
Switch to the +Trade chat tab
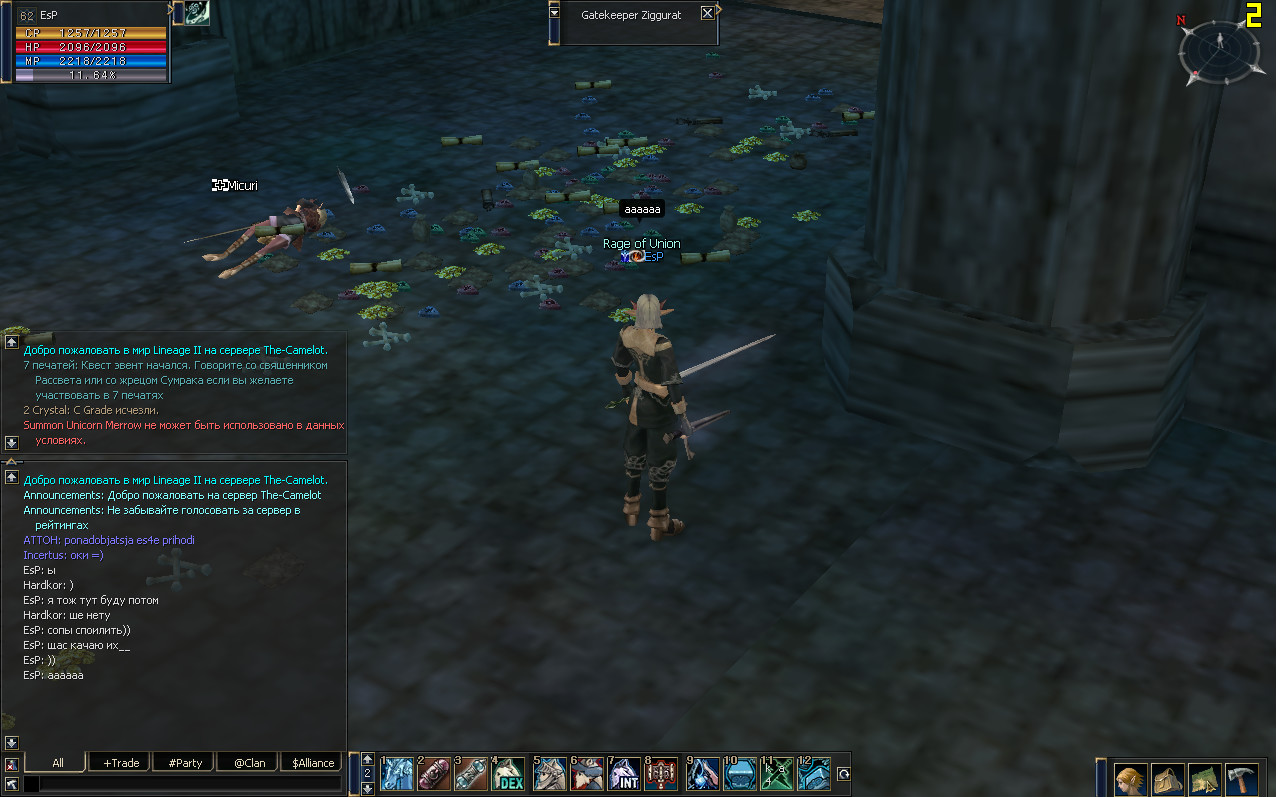120,763
